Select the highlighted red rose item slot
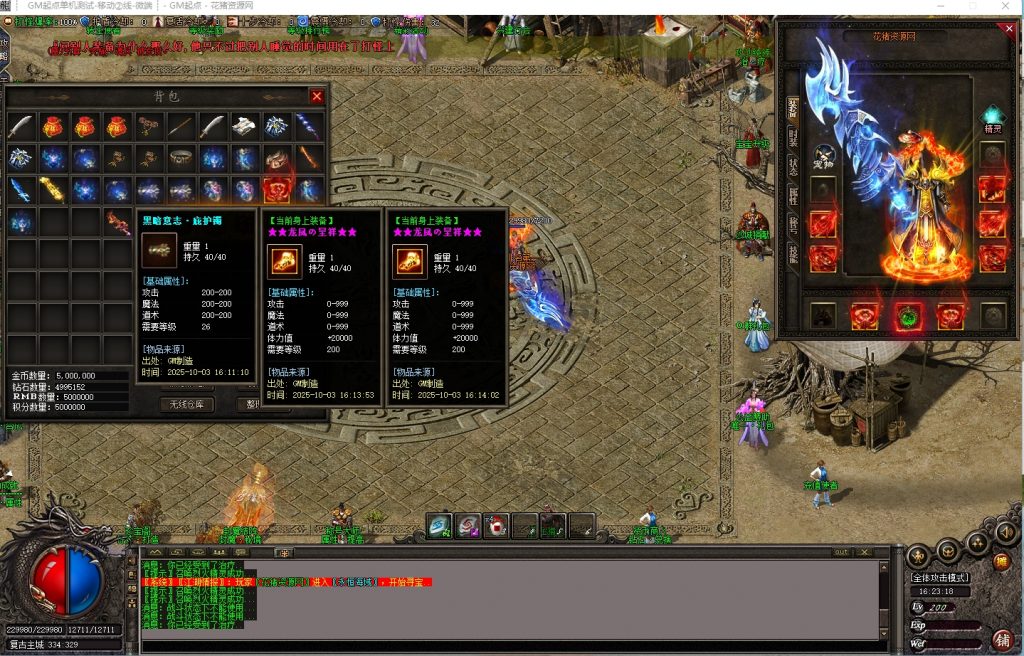The height and width of the screenshot is (656, 1024). tap(277, 189)
